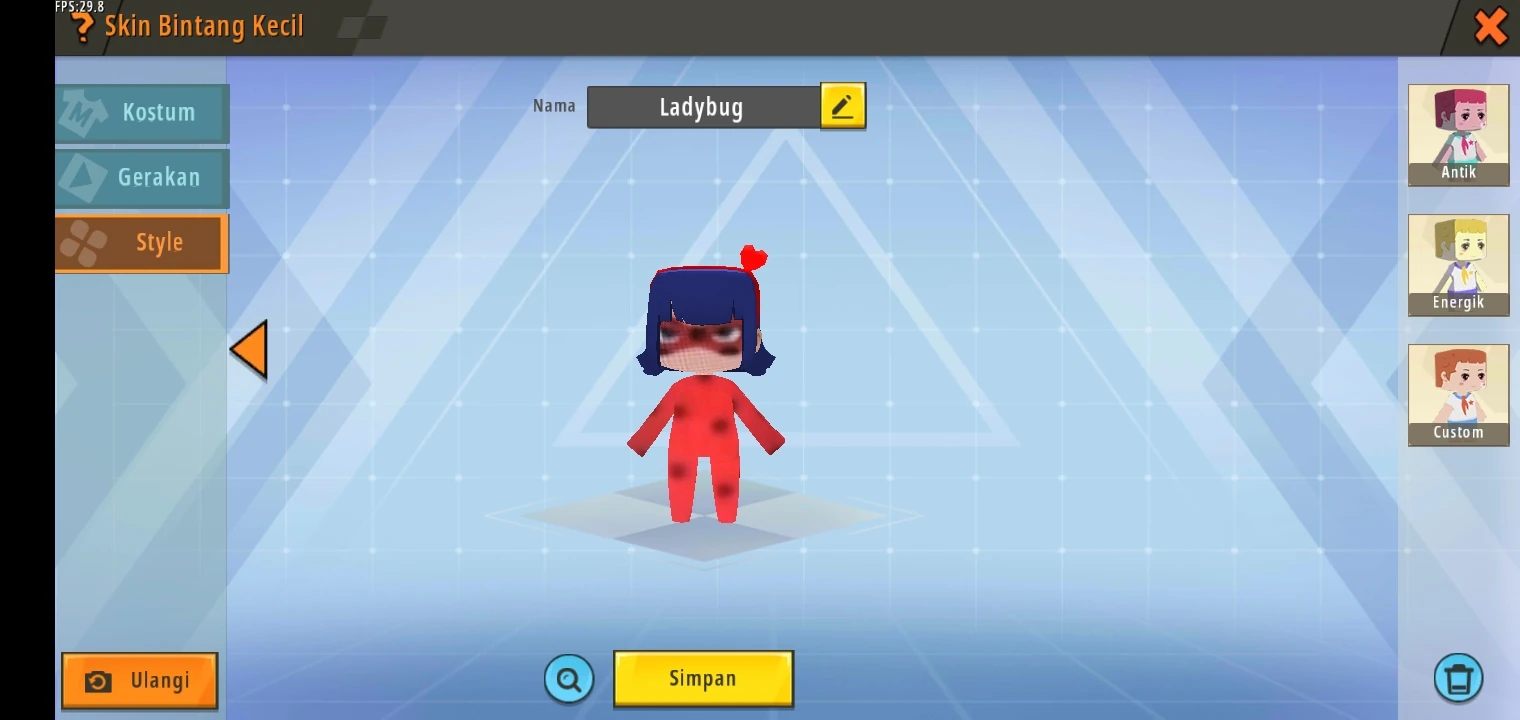Open the help question mark icon
This screenshot has height=720, width=1520.
82,27
